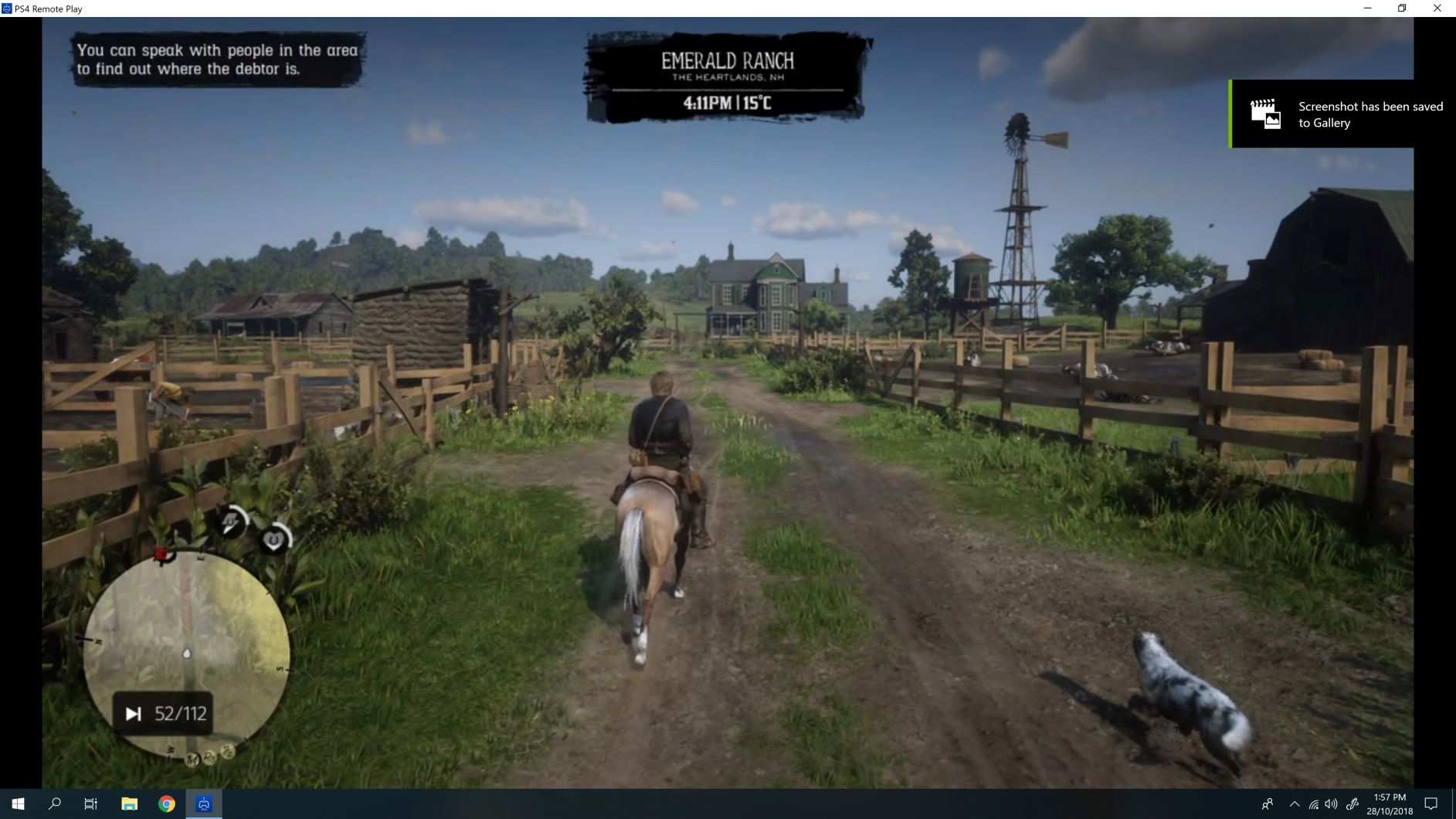Click the screenshot gallery icon in the notification

click(x=1264, y=114)
